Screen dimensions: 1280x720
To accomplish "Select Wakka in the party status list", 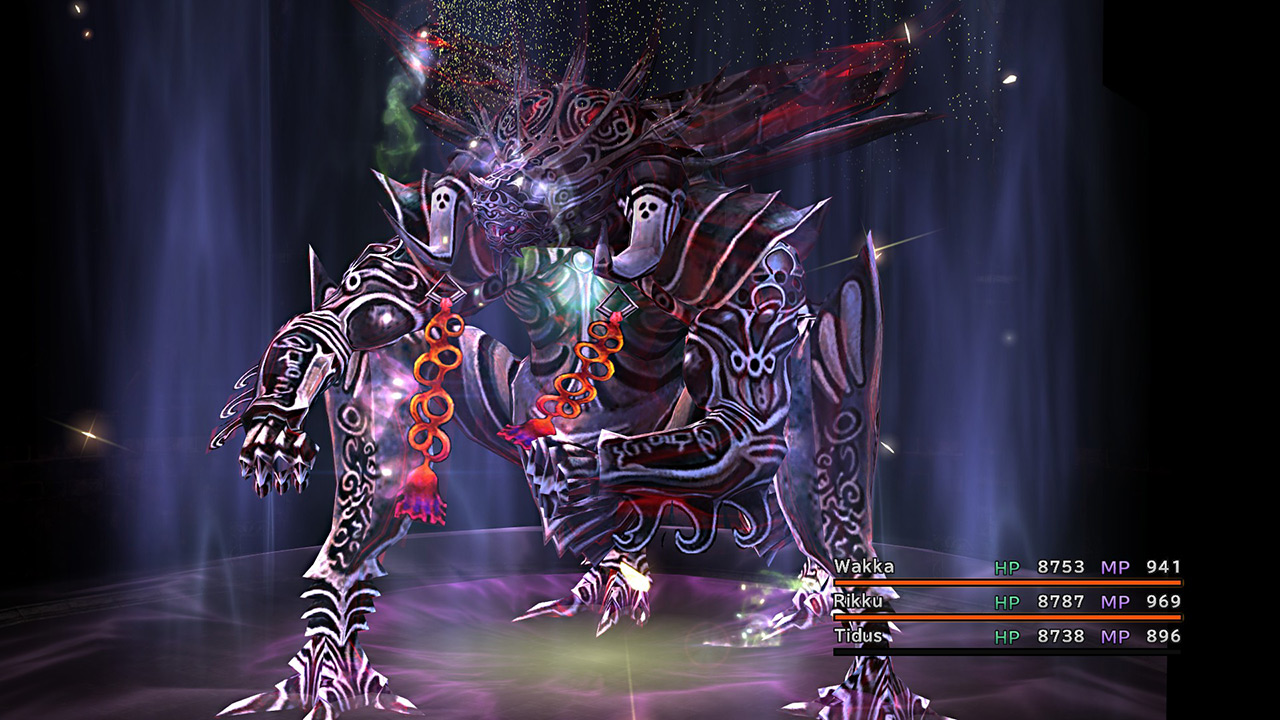I will tap(865, 567).
